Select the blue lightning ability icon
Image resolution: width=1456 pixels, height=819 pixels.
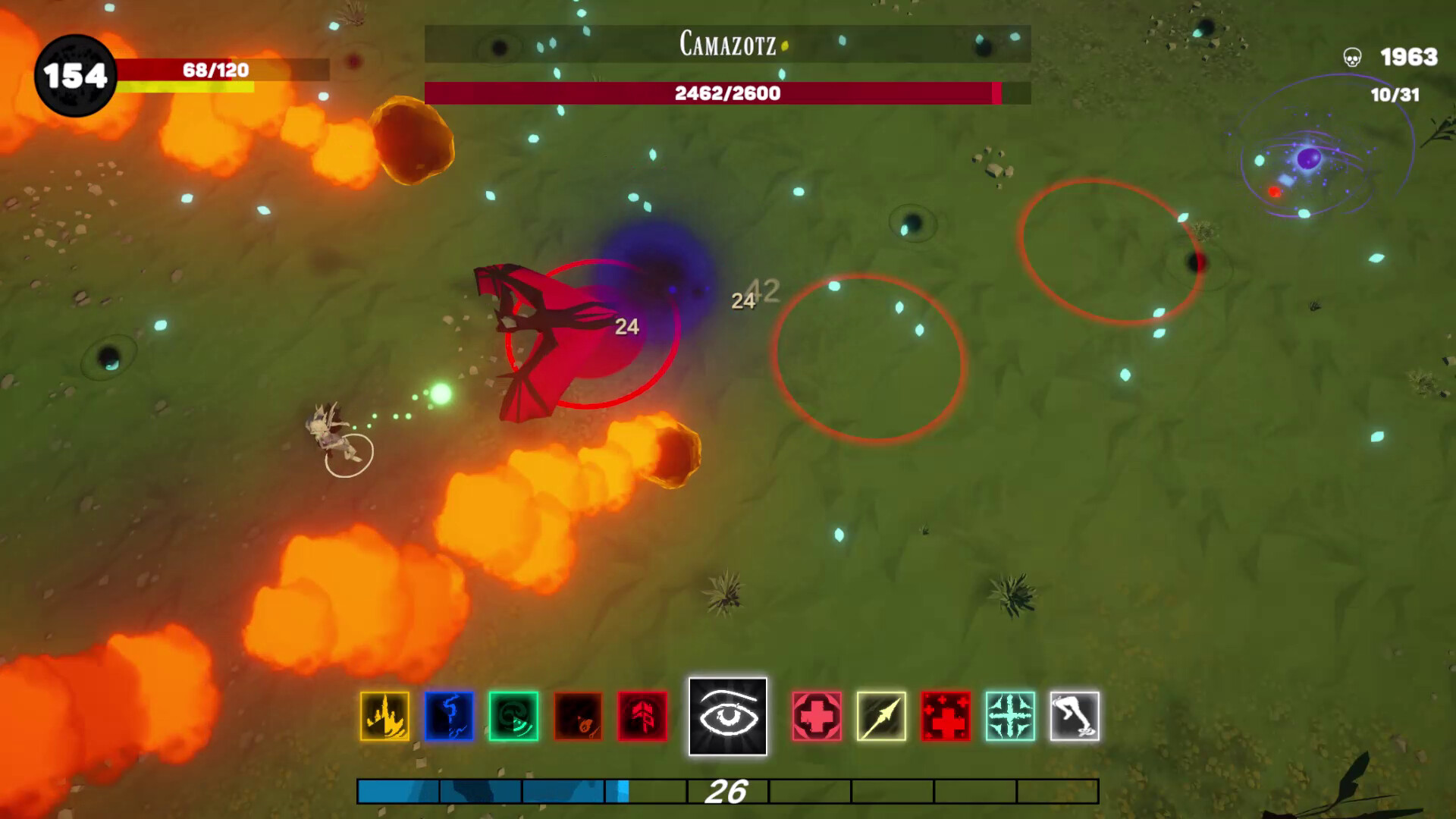pos(449,717)
